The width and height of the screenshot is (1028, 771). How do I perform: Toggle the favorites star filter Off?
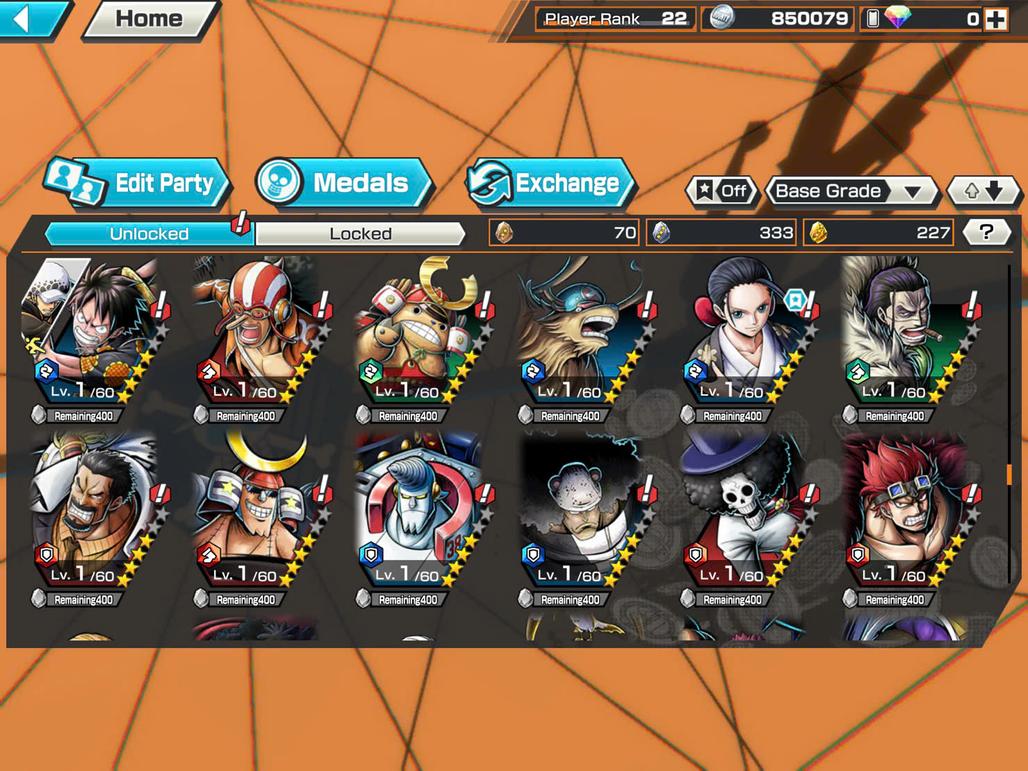coord(721,191)
